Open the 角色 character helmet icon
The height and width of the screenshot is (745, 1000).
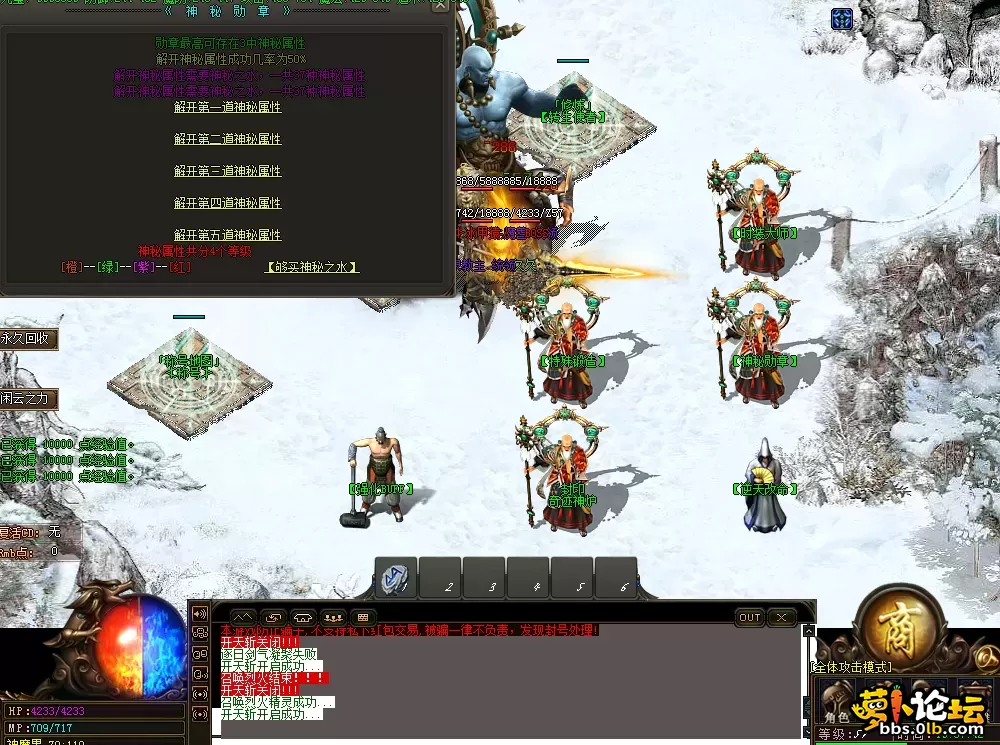point(836,700)
